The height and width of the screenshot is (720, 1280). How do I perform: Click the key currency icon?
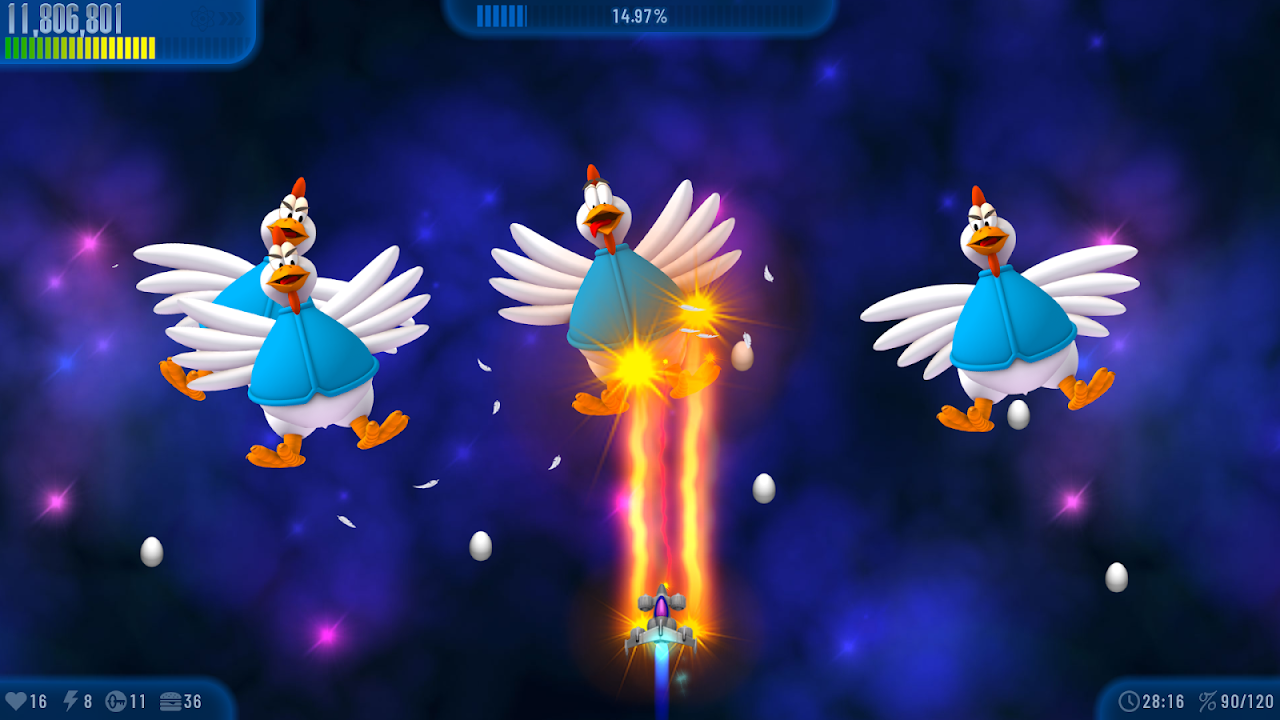[x=116, y=702]
